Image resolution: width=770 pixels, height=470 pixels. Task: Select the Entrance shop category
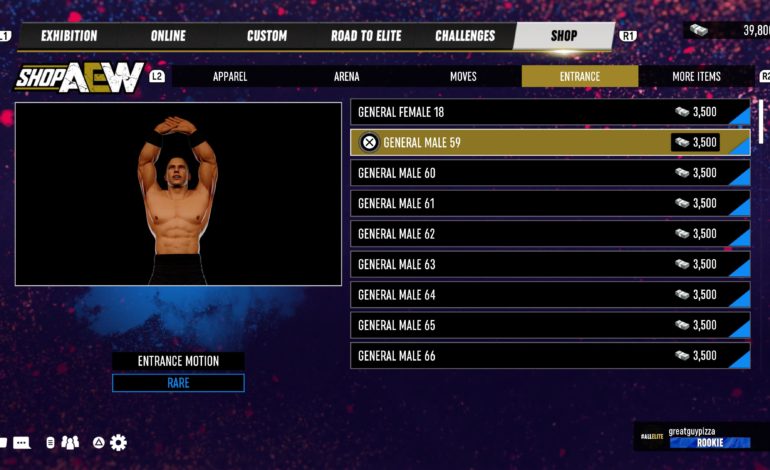coord(580,76)
